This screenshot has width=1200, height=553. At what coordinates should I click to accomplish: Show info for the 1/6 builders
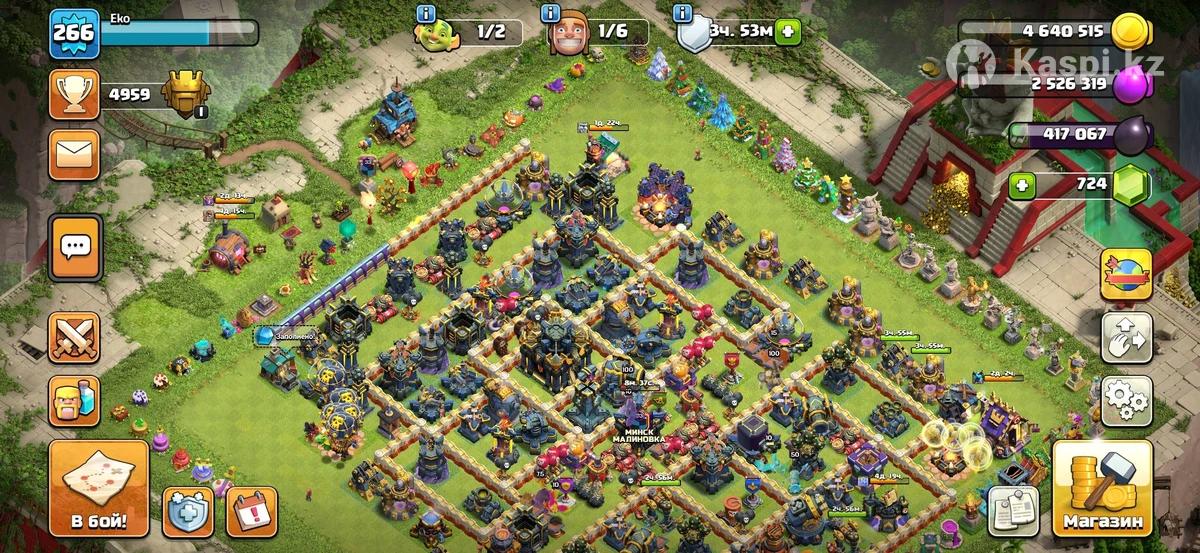(550, 13)
